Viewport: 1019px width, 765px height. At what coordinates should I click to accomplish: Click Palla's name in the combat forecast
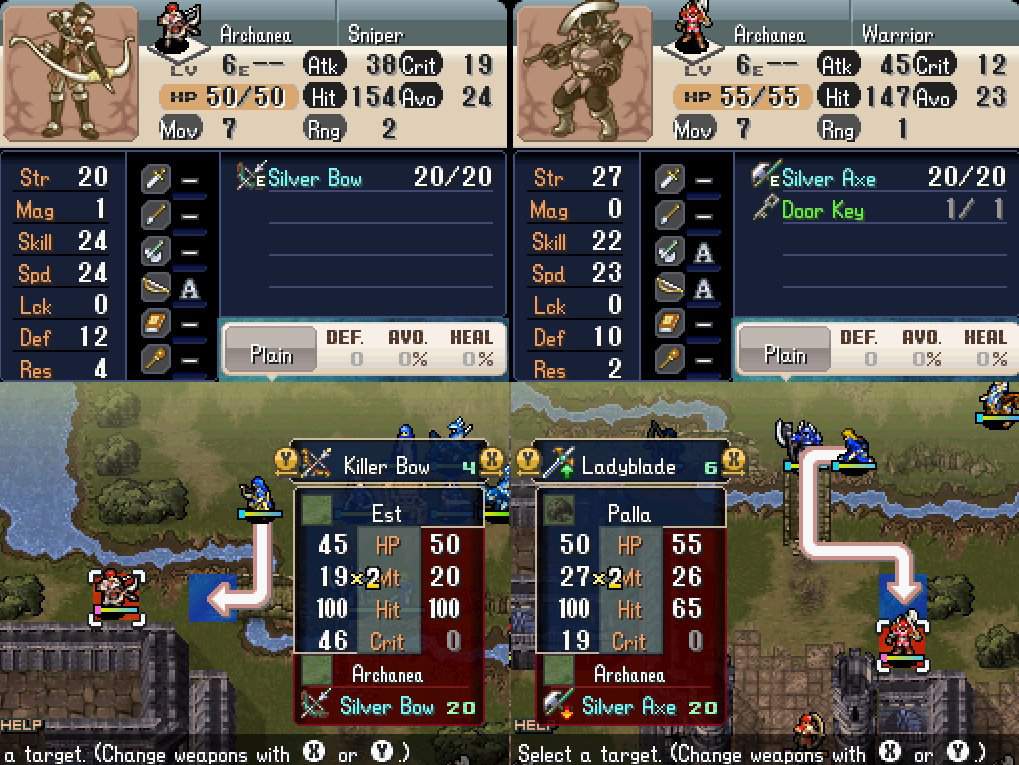coord(629,514)
